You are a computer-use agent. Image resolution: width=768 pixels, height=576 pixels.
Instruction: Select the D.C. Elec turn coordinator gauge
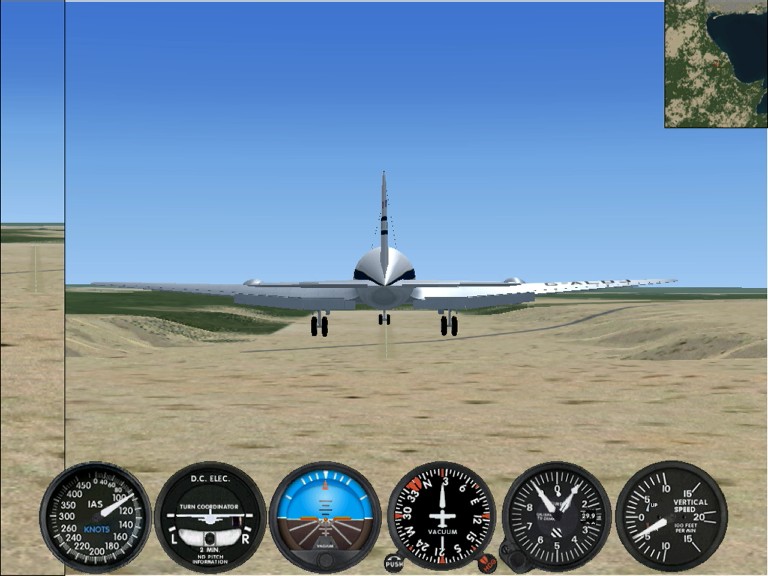coord(210,516)
